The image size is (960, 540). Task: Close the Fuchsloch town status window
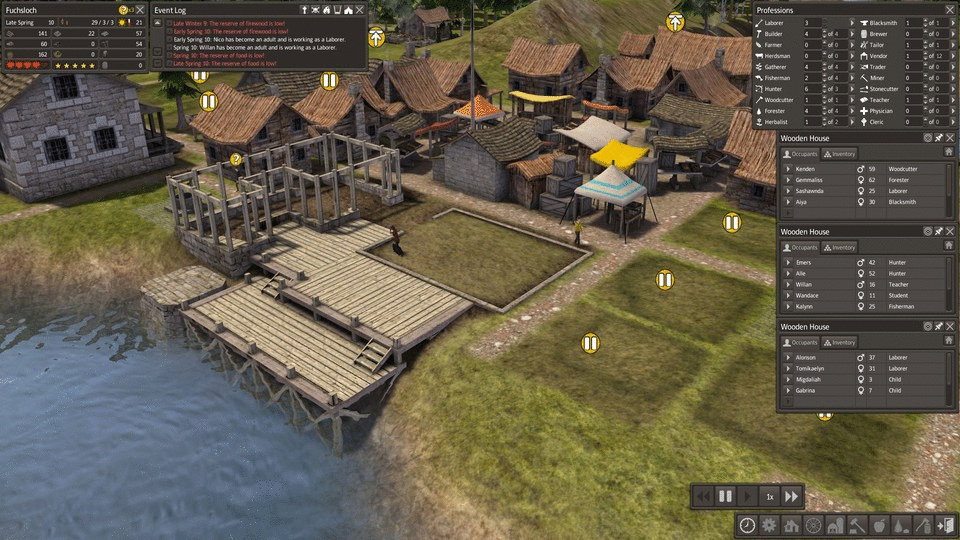(140, 9)
